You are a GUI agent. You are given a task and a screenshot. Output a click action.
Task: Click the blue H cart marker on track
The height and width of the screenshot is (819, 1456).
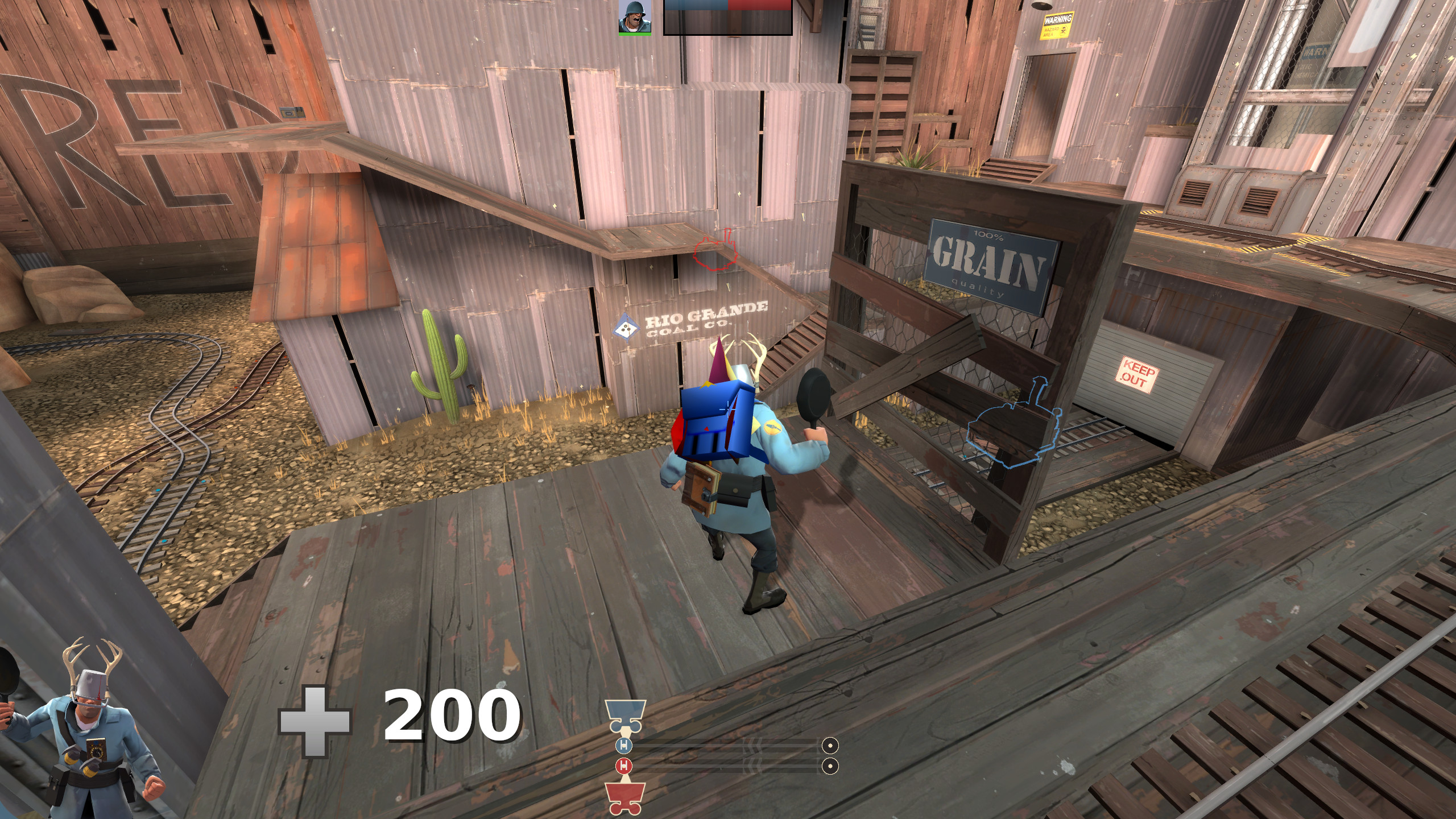pos(624,746)
